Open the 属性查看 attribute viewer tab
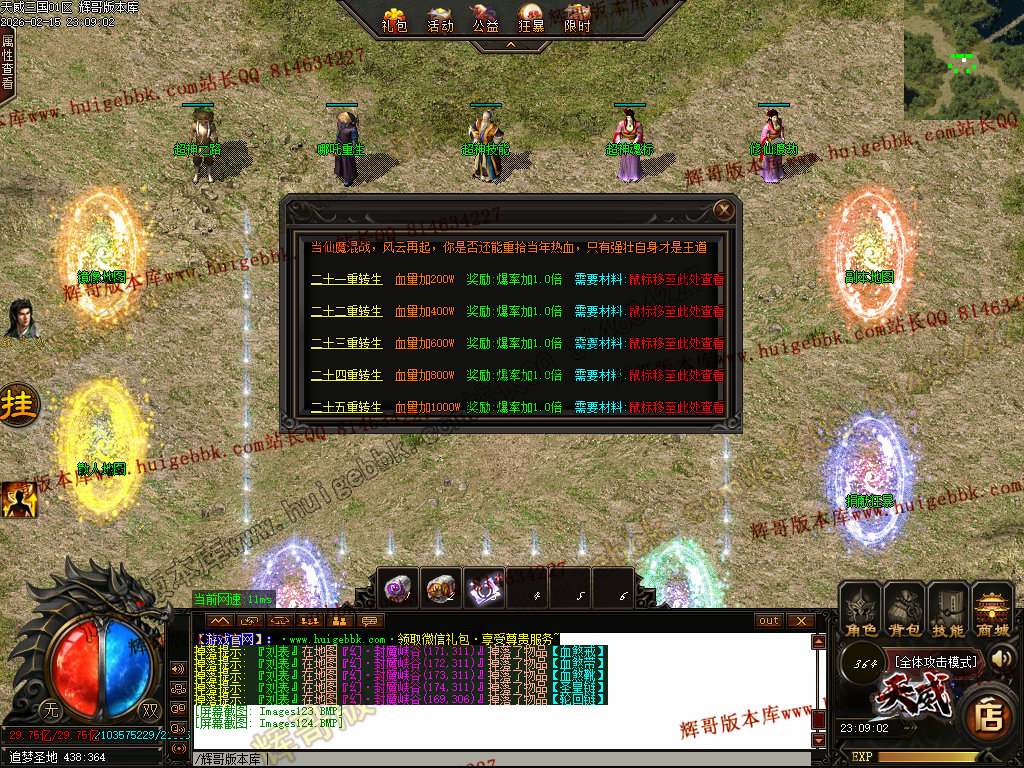The width and height of the screenshot is (1024, 768). click(8, 62)
